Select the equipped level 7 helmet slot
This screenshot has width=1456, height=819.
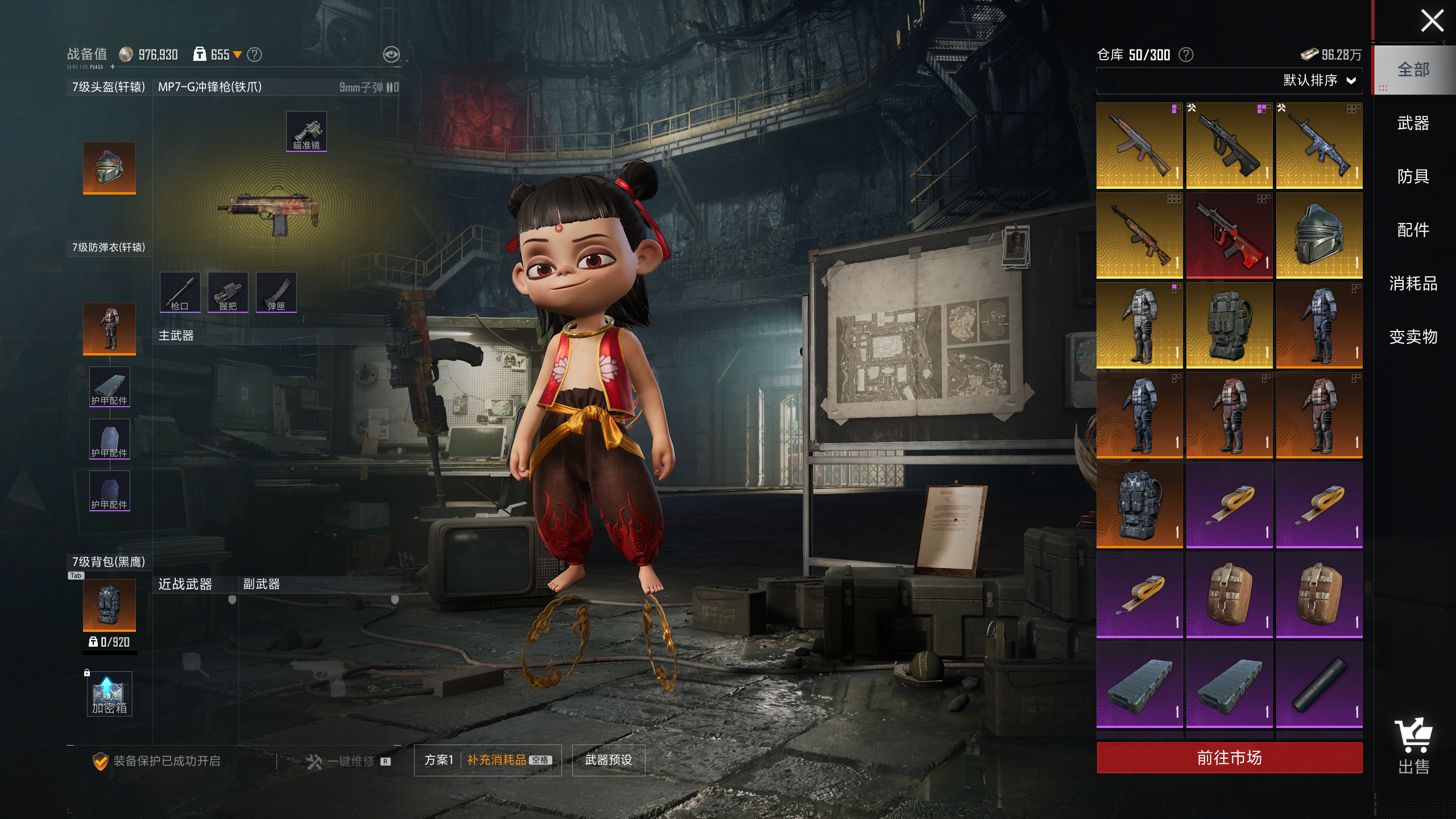tap(109, 168)
